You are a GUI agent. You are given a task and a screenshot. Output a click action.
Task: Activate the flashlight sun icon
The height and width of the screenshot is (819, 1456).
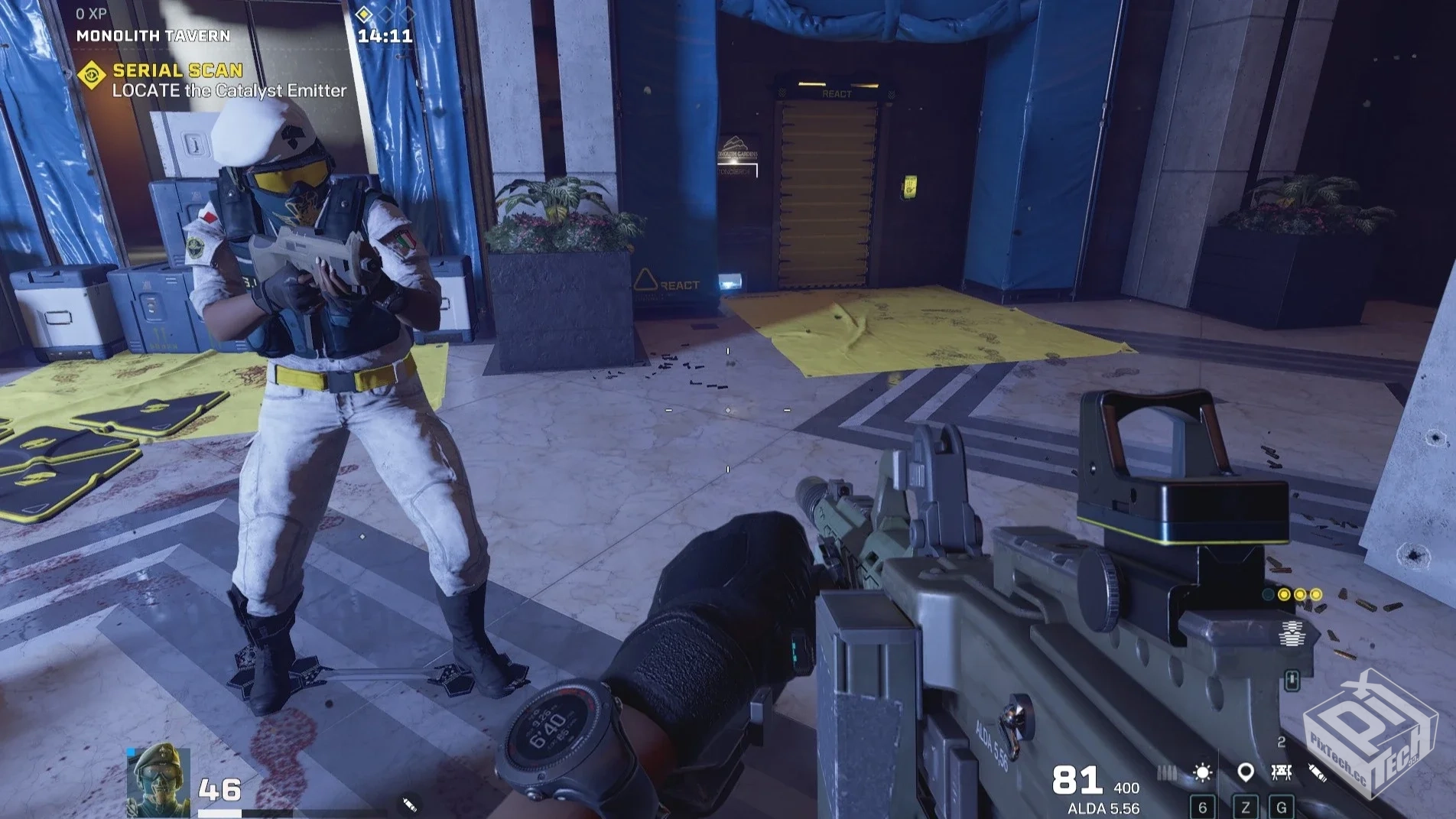tap(1202, 773)
